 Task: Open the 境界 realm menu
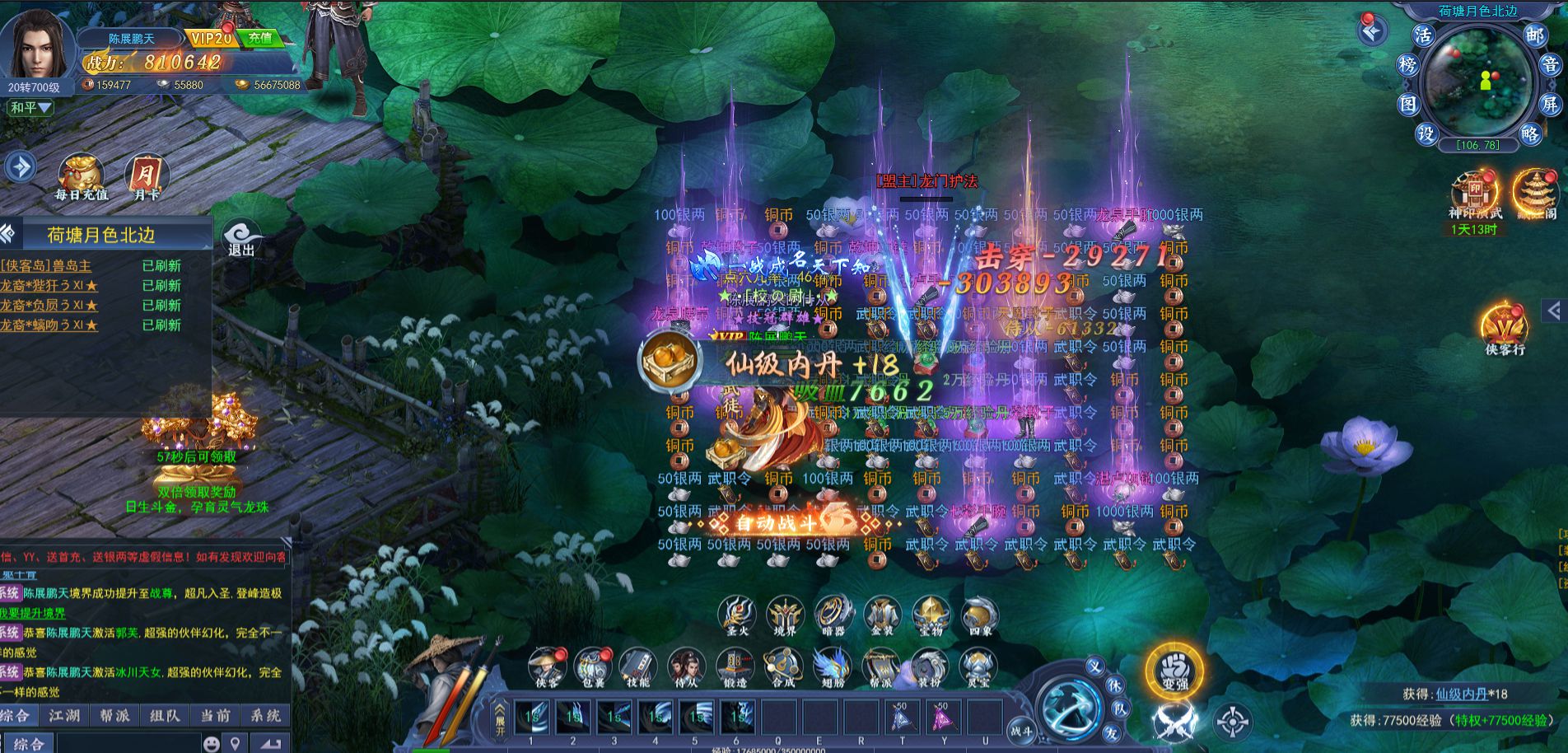click(785, 616)
